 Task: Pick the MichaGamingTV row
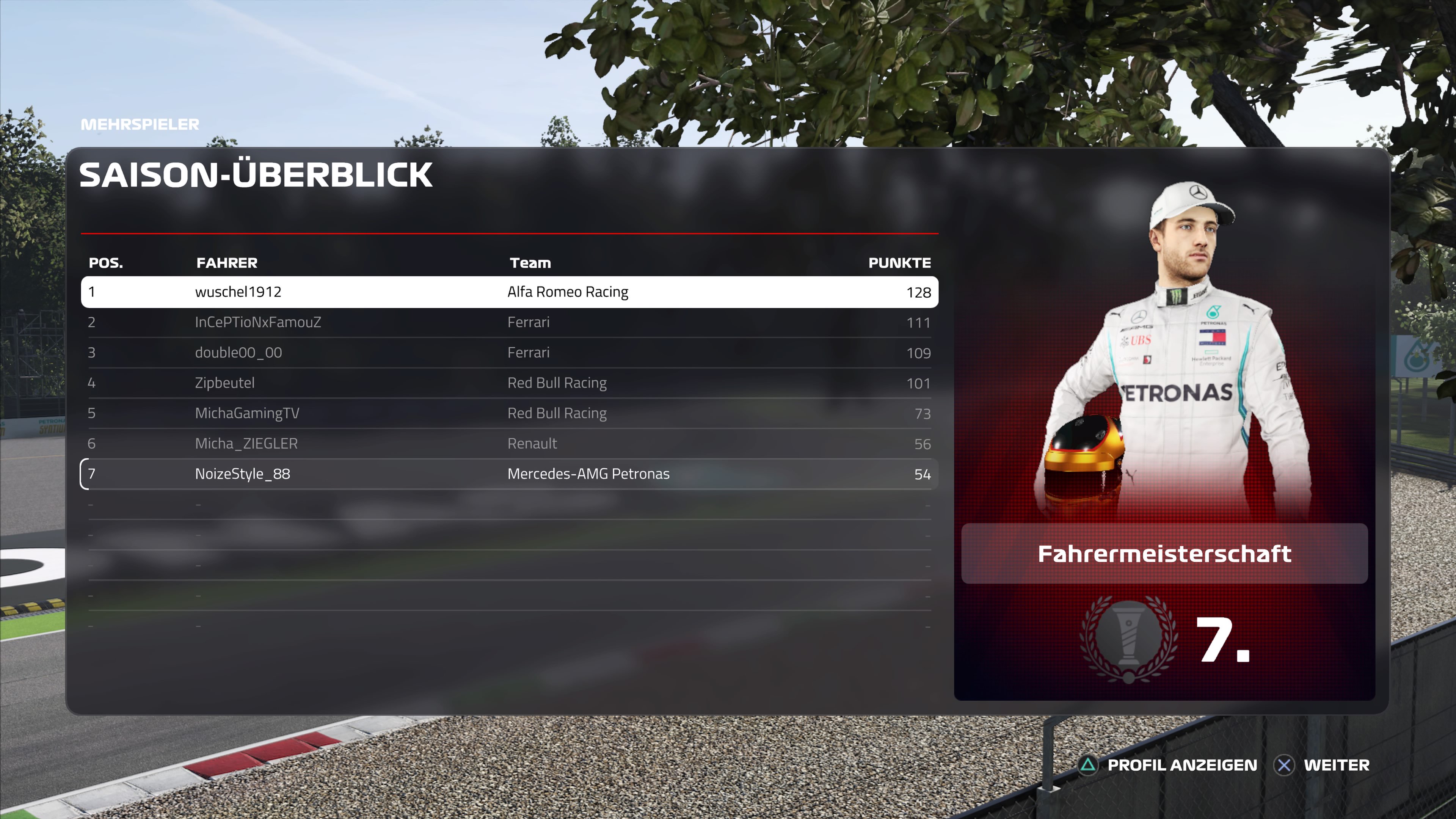(x=509, y=413)
